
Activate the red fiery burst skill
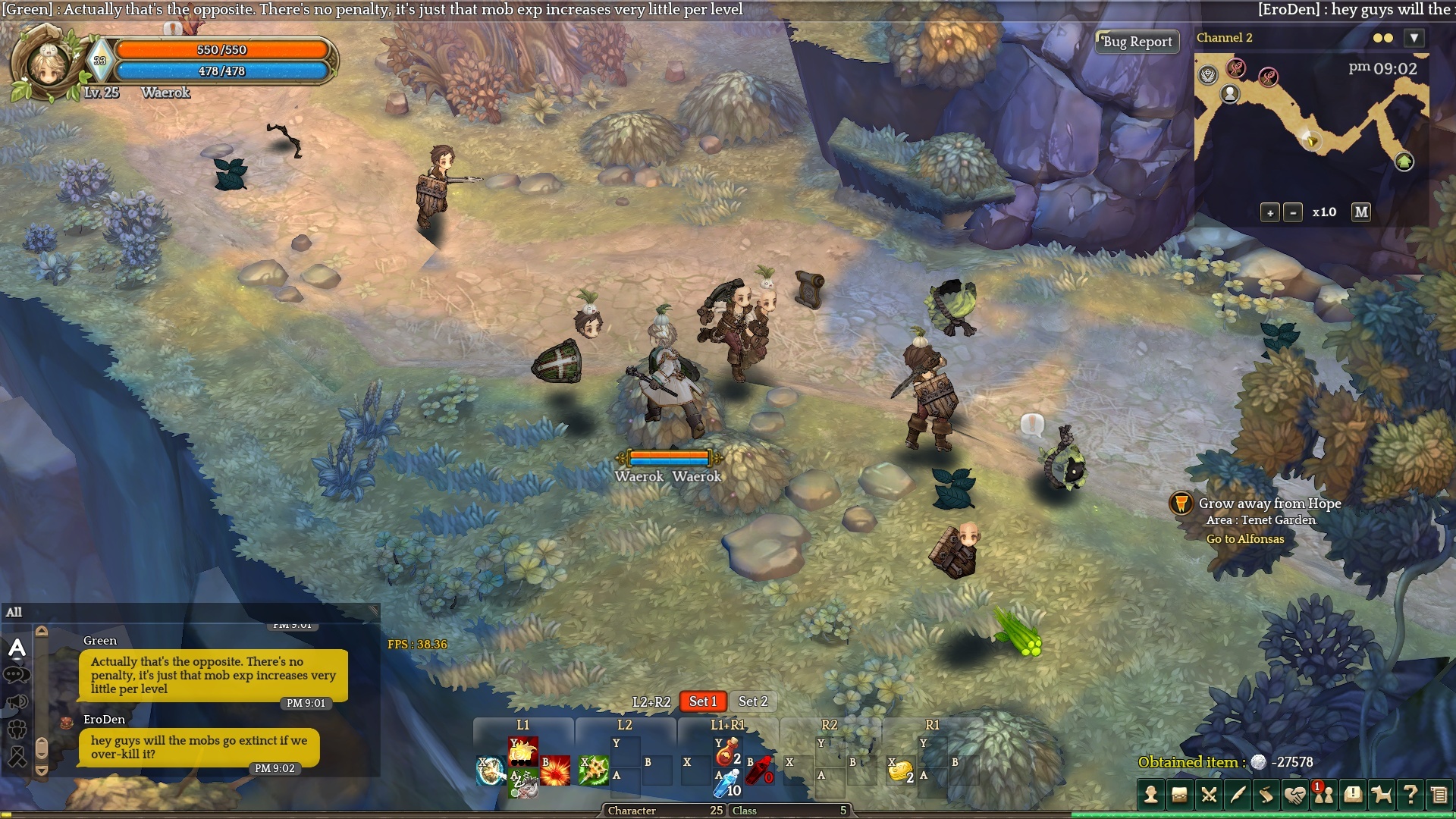point(555,770)
